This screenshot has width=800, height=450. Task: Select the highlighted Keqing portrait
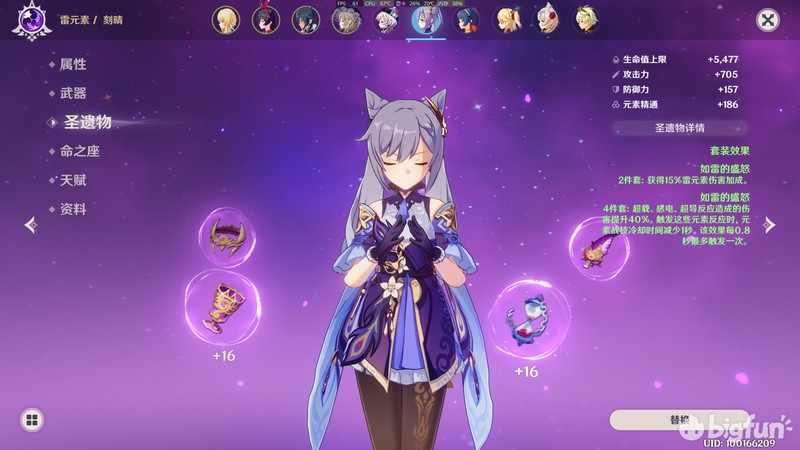427,20
